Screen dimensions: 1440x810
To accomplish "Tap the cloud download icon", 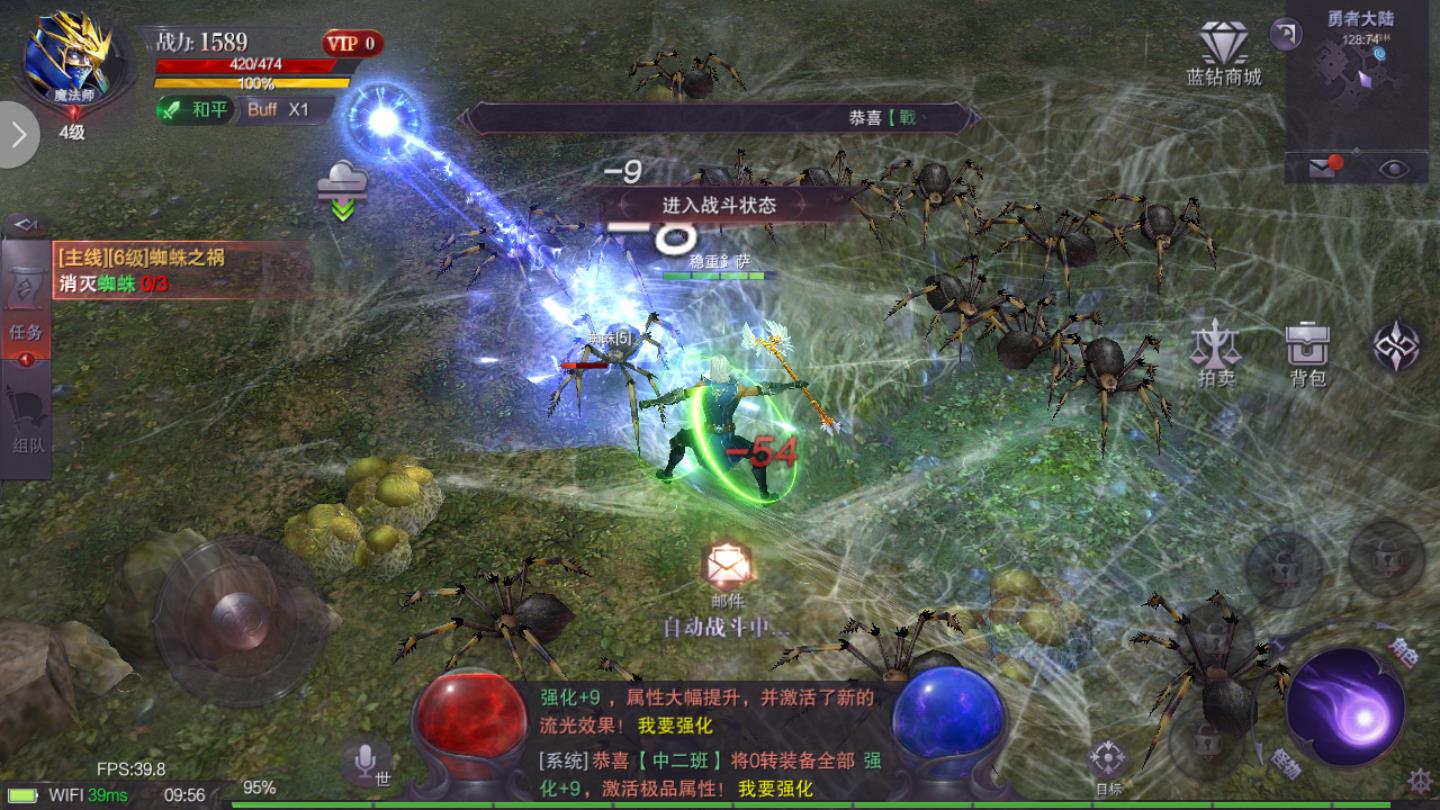I will coord(344,180).
